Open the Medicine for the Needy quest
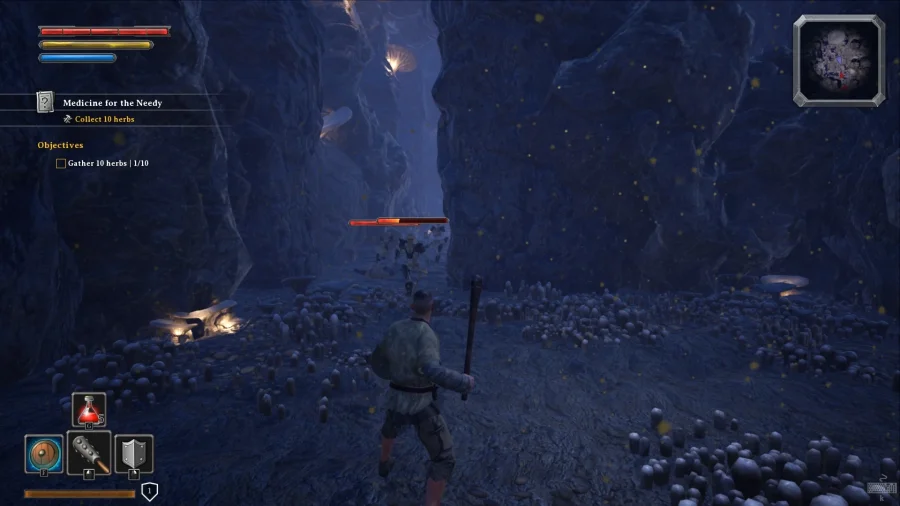The width and height of the screenshot is (900, 506). point(112,103)
